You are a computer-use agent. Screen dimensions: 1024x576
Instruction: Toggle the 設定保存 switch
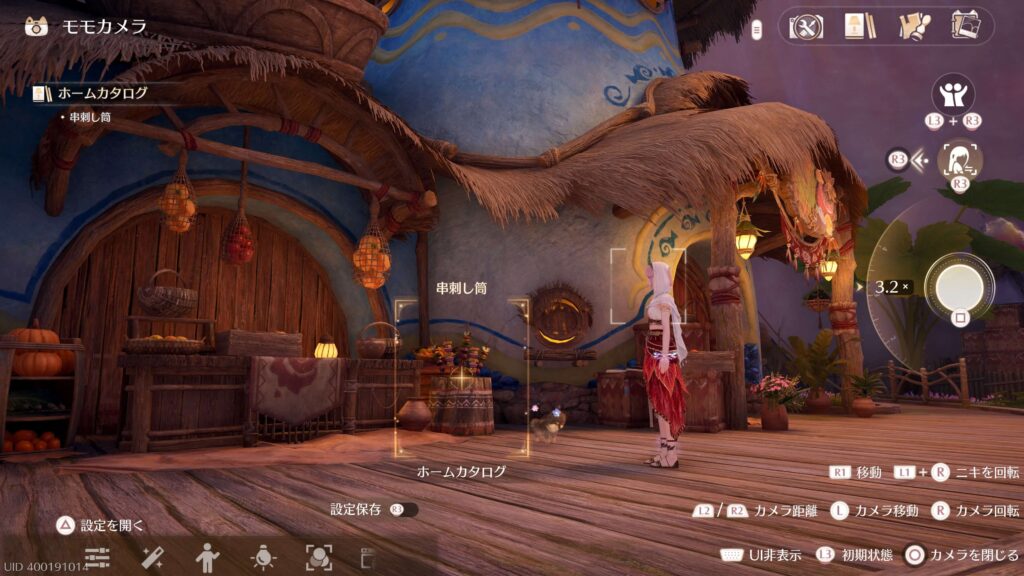pyautogui.click(x=404, y=510)
